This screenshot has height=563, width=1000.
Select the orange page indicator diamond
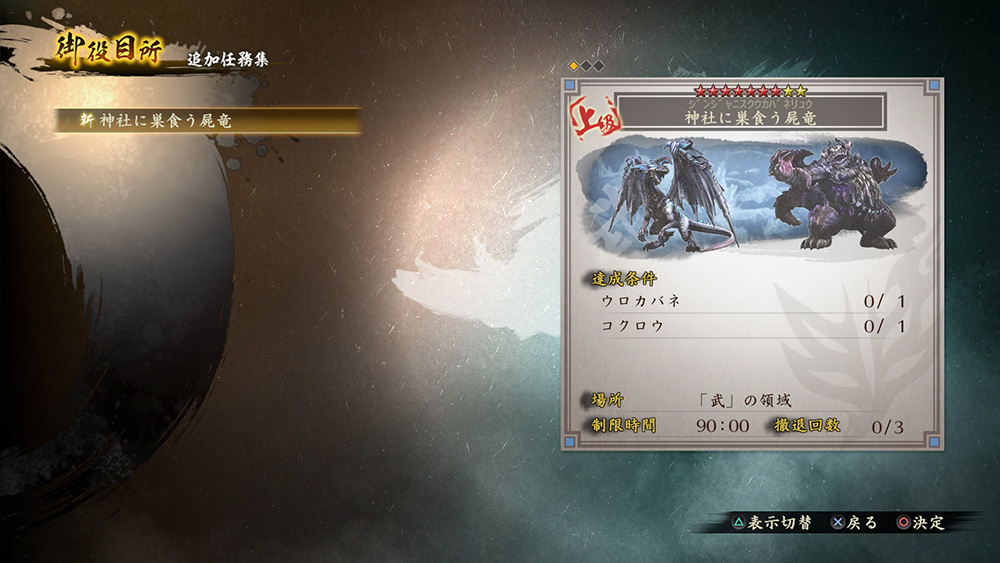574,66
